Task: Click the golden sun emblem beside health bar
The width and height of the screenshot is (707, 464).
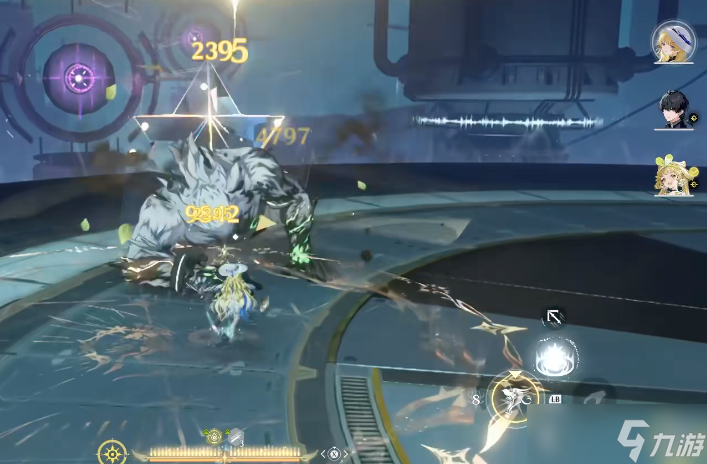Action: (x=112, y=453)
